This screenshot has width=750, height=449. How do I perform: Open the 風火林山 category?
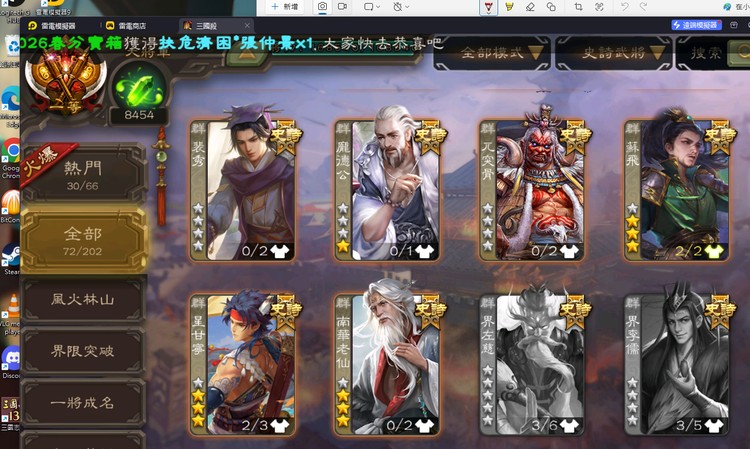[84, 299]
